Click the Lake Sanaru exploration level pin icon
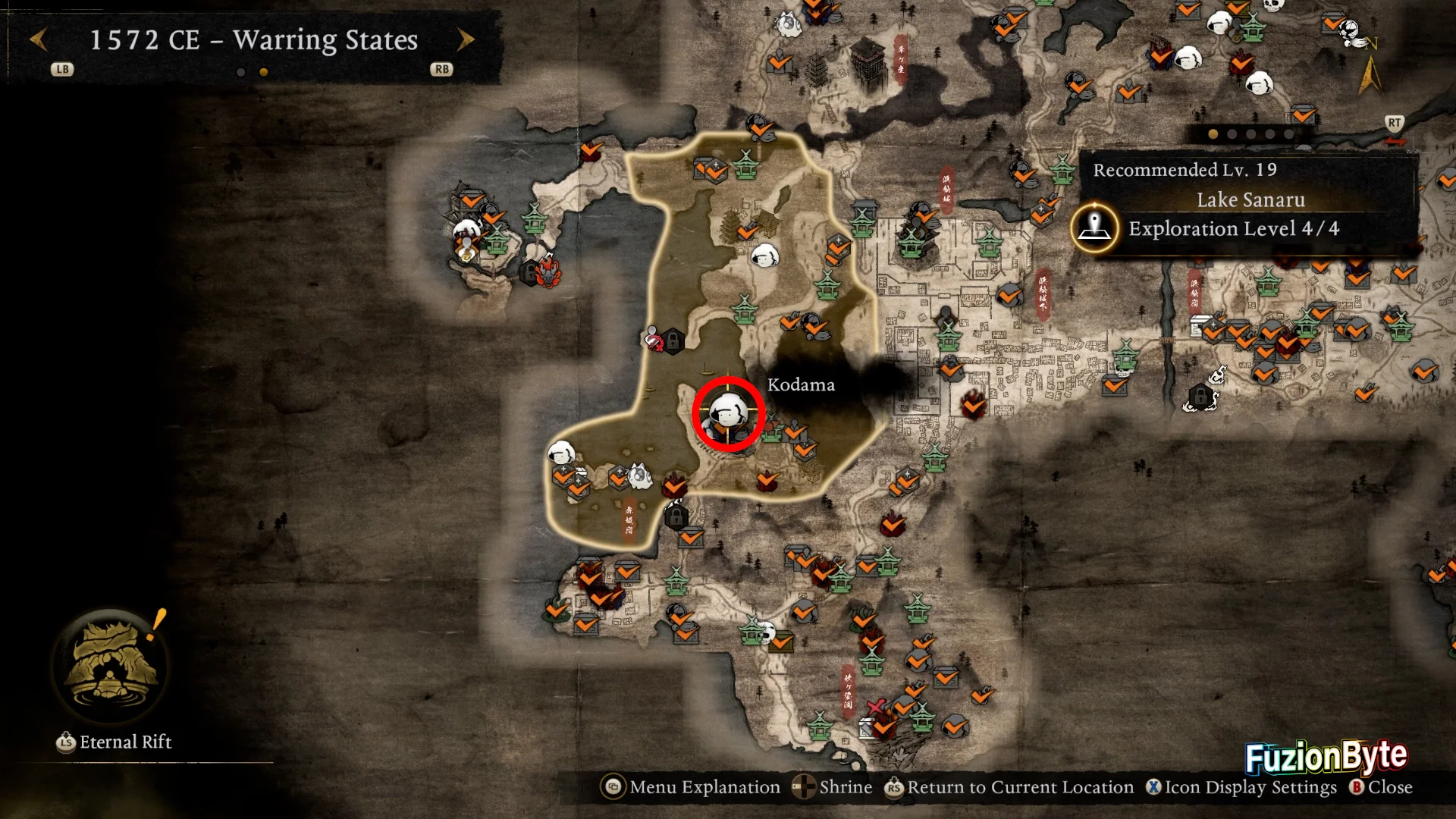Image resolution: width=1456 pixels, height=819 pixels. click(1094, 227)
